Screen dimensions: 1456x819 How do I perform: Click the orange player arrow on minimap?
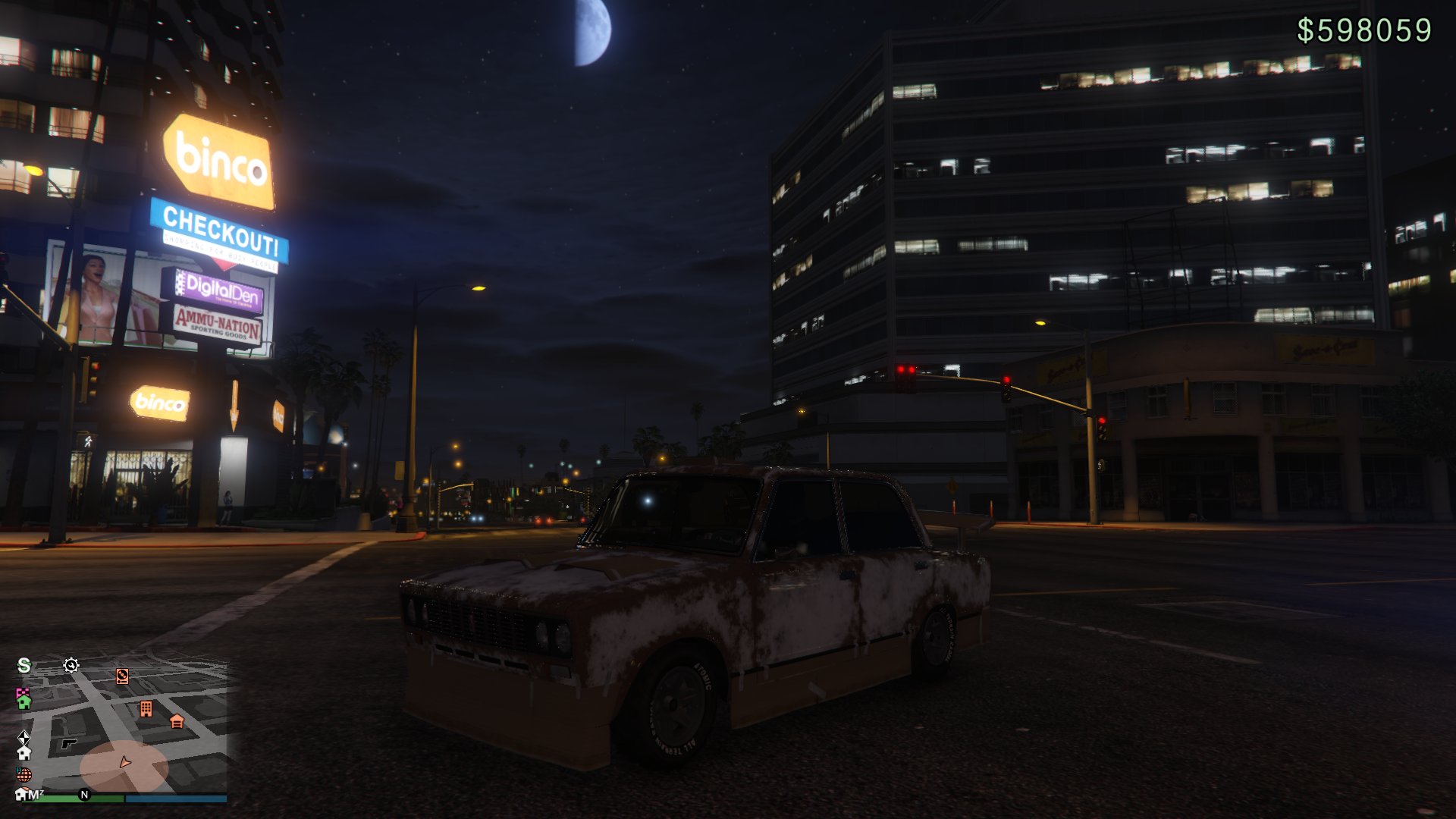coord(125,762)
